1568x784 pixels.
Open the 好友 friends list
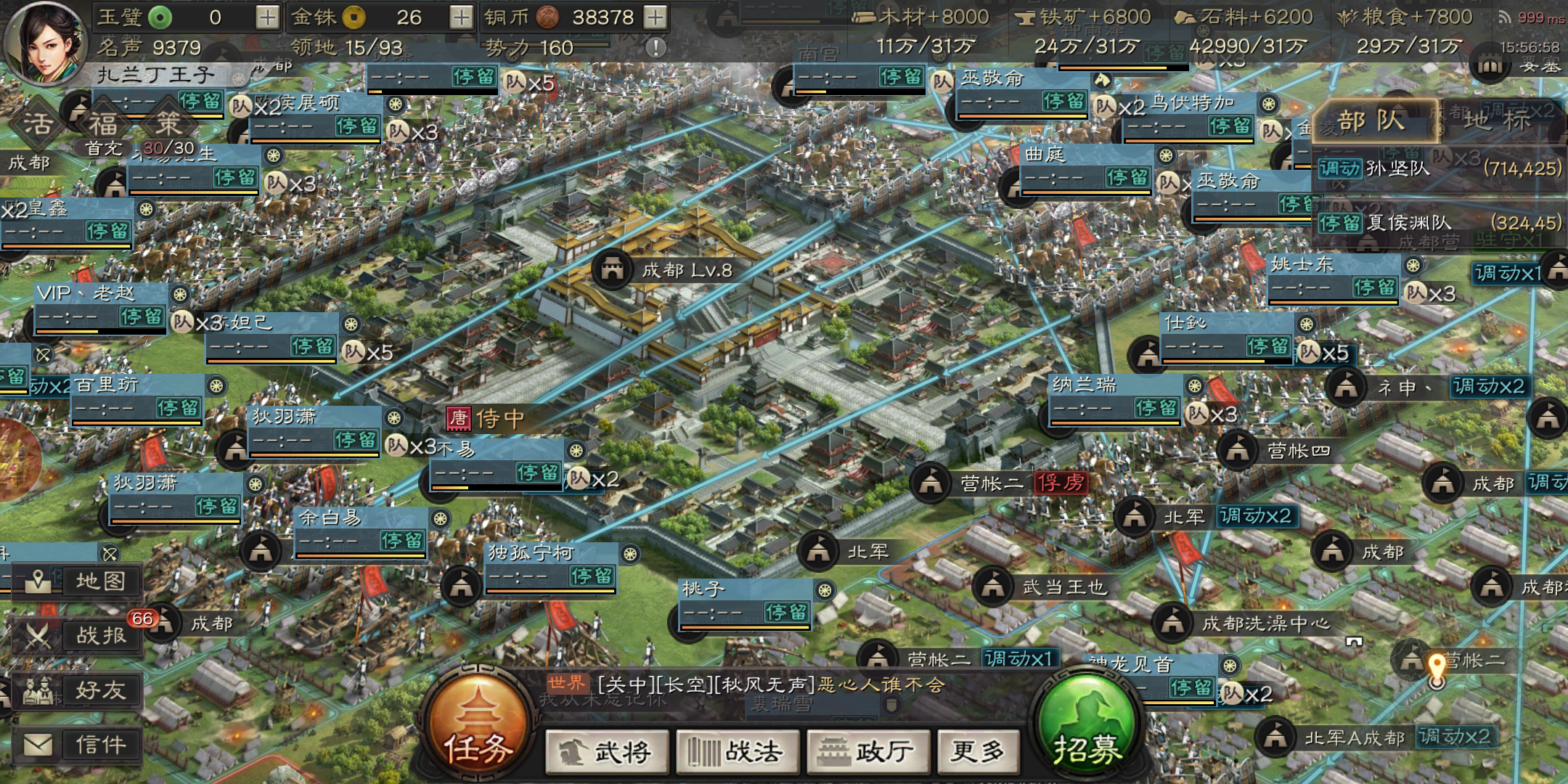(x=78, y=690)
